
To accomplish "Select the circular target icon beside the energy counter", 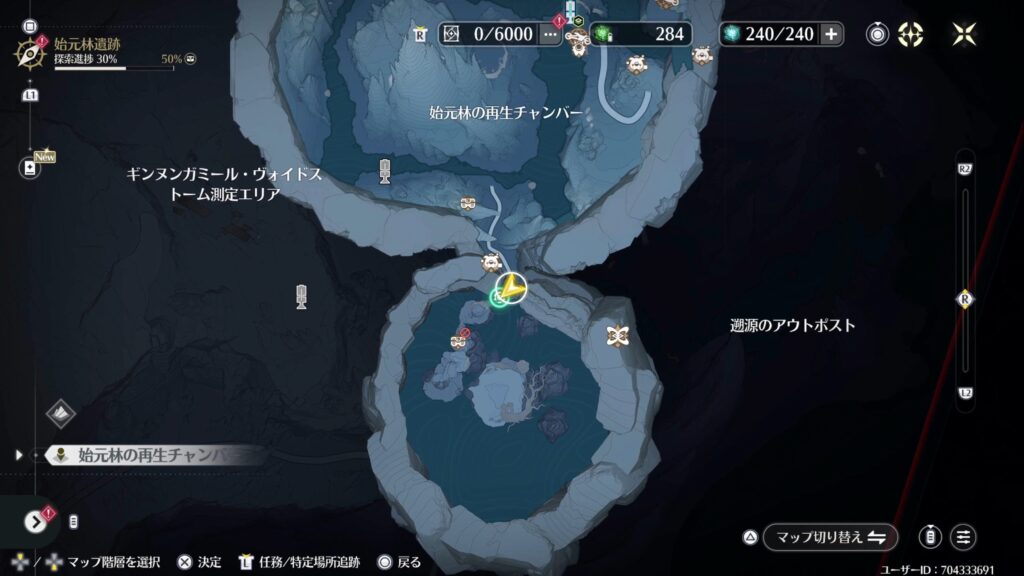I will [x=877, y=34].
